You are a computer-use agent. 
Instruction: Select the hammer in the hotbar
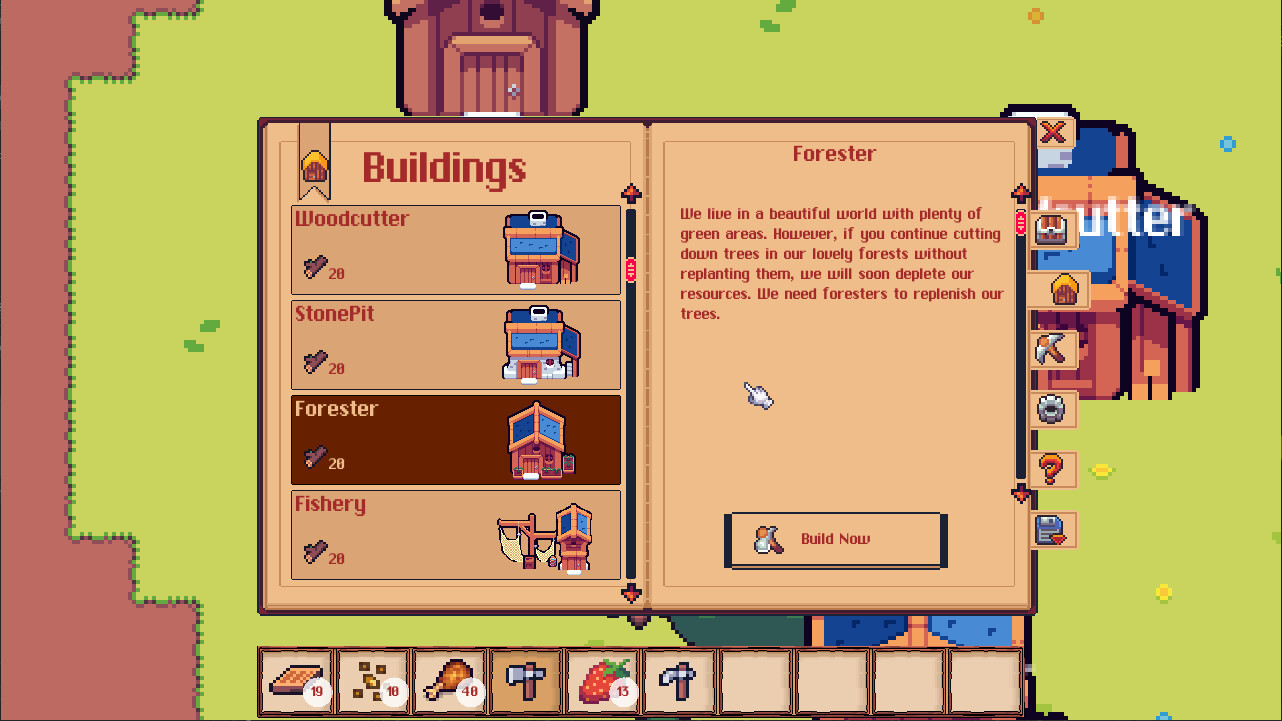526,681
